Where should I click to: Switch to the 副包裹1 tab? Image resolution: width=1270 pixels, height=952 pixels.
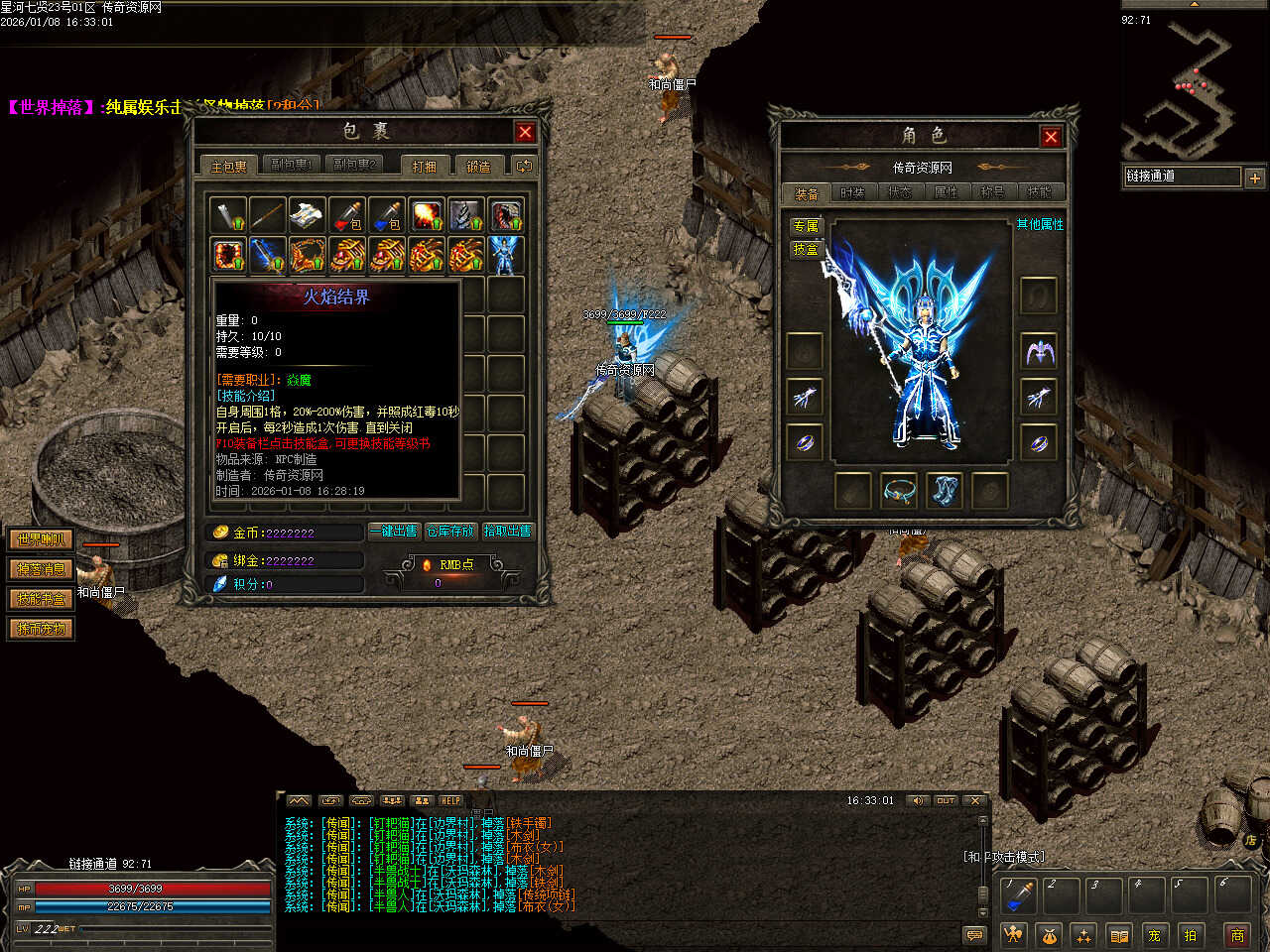coord(292,166)
